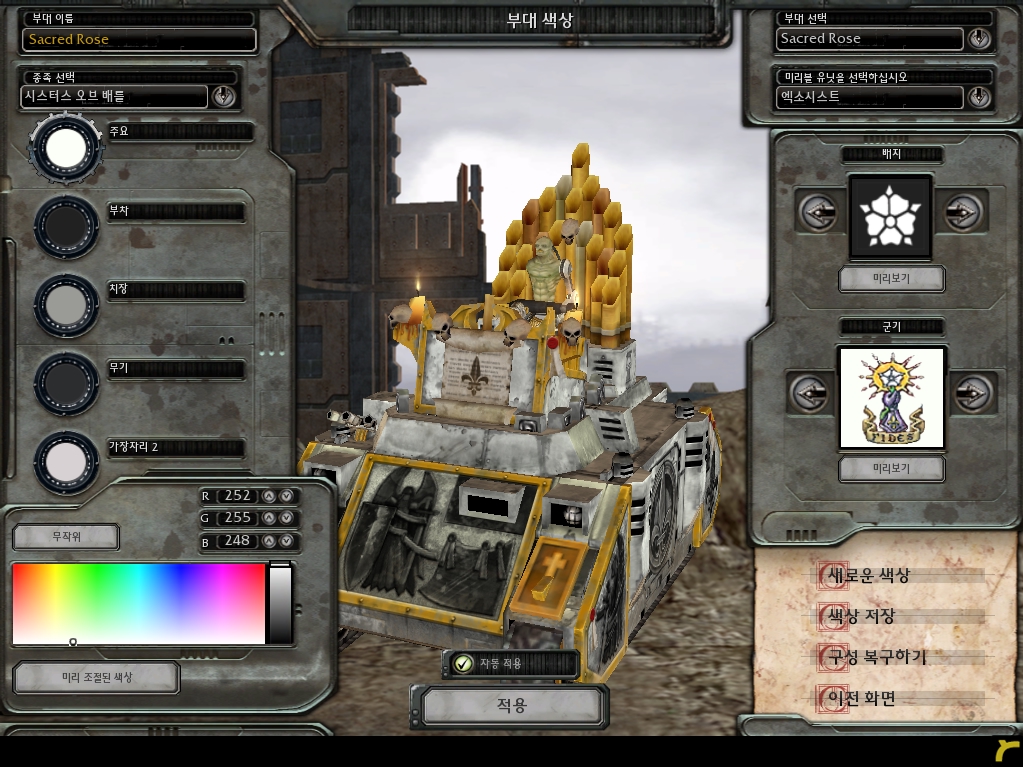Viewport: 1023px width, 767px height.
Task: Open the 부대 선택 army dropdown
Action: pos(979,39)
